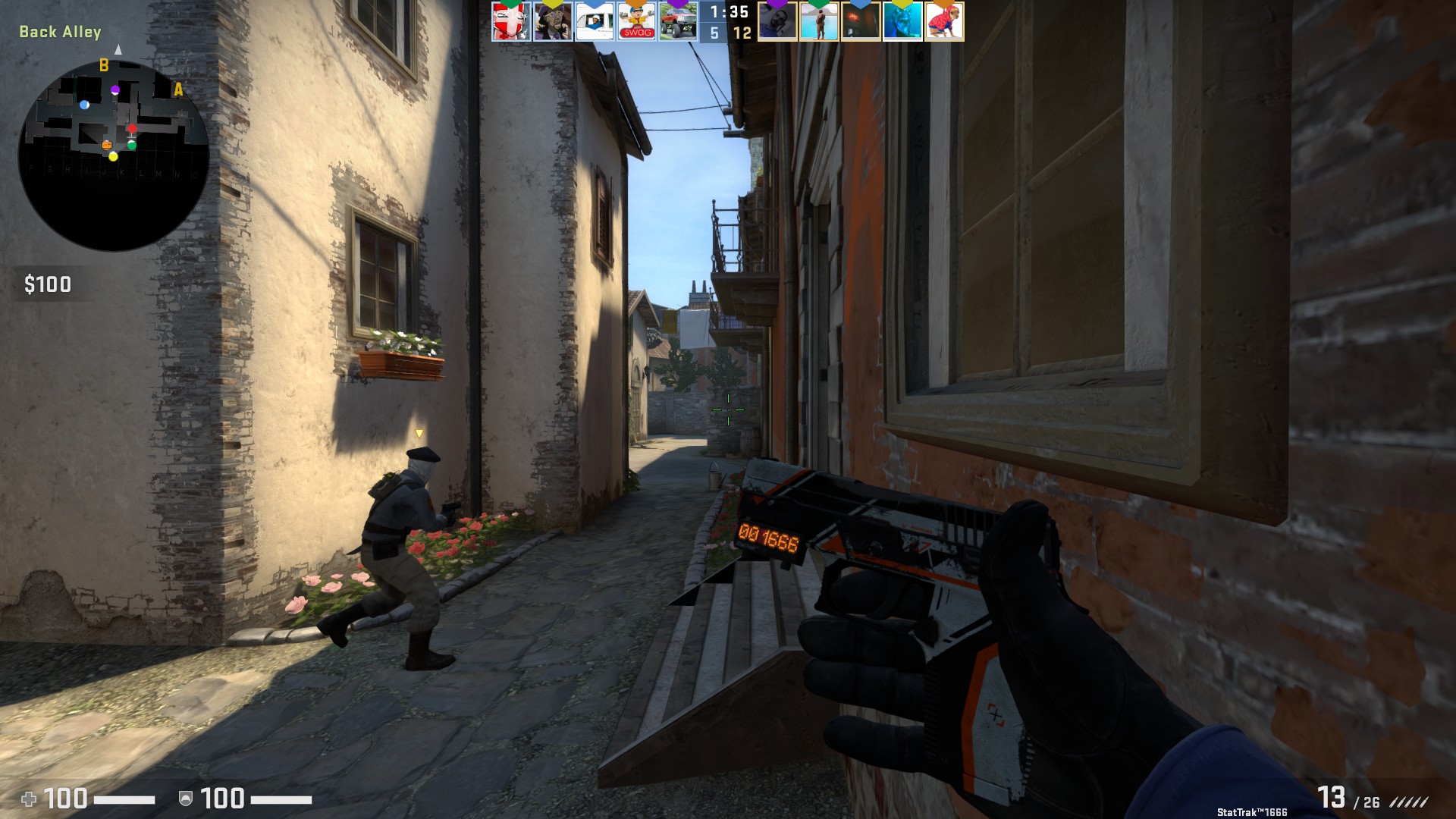This screenshot has width=1456, height=819.
Task: Click the purple teammate dot on radar
Action: coord(115,90)
